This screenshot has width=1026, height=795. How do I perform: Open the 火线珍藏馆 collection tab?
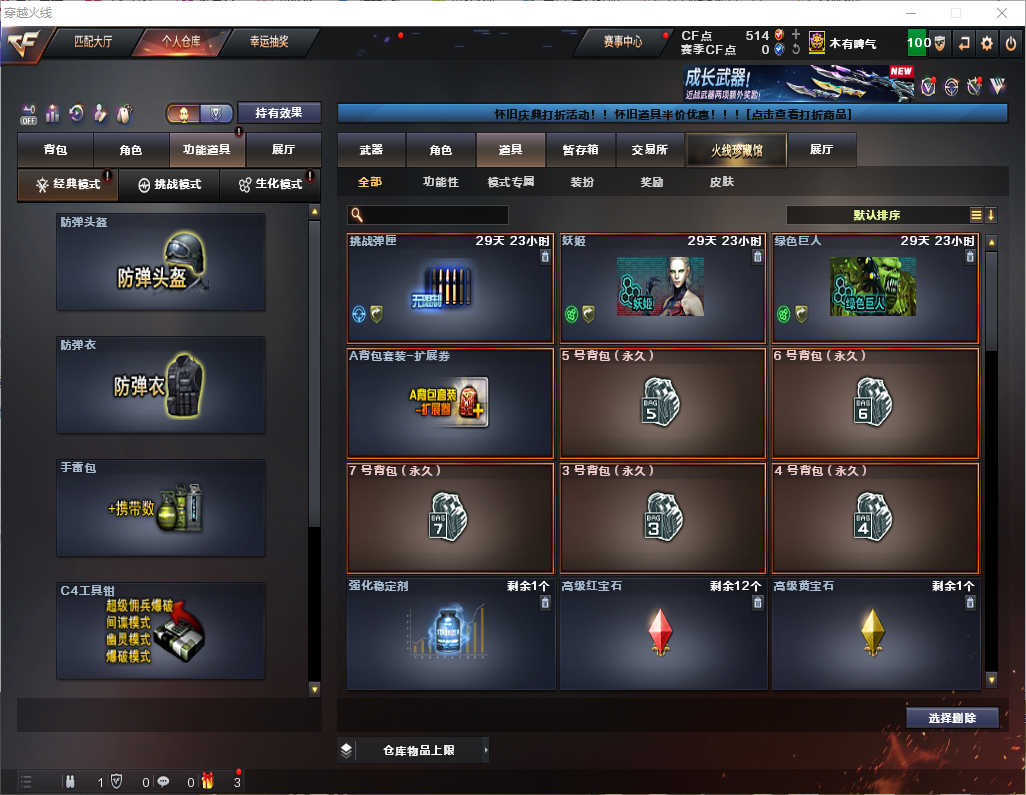[736, 150]
